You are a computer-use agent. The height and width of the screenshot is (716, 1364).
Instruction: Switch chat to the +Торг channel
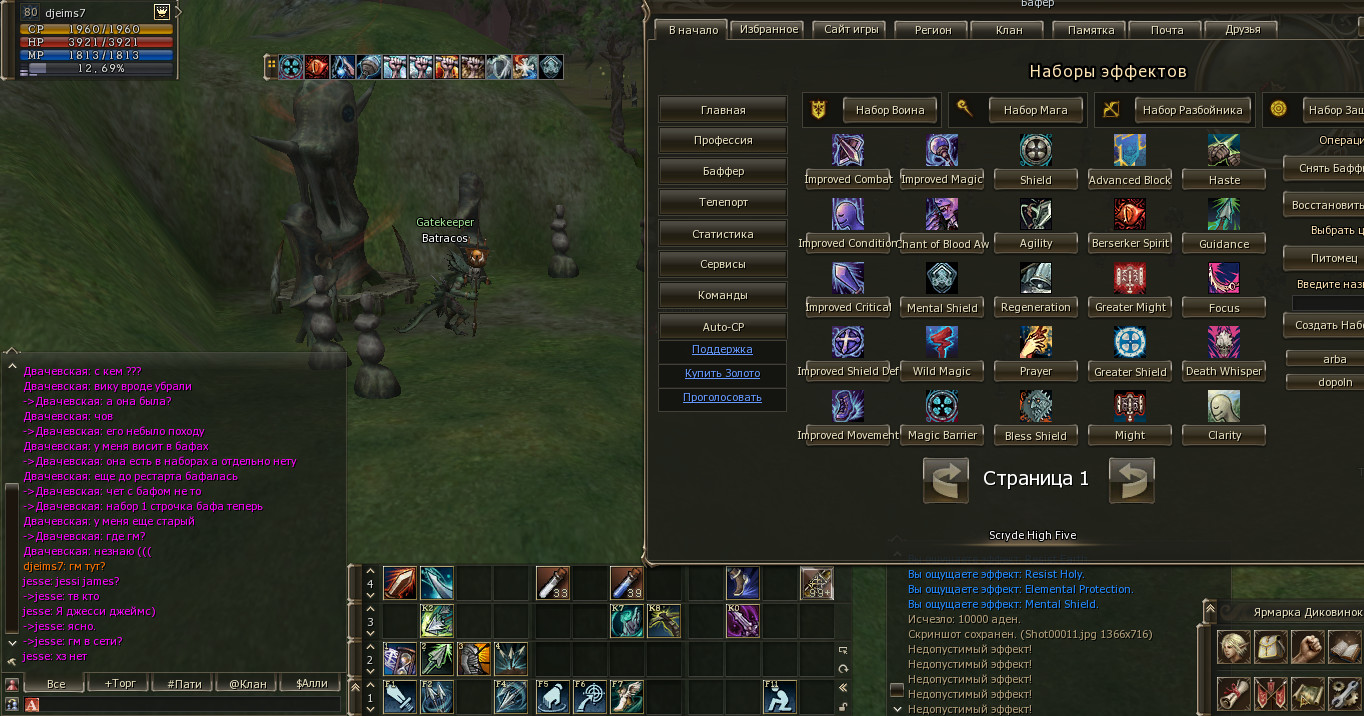121,684
